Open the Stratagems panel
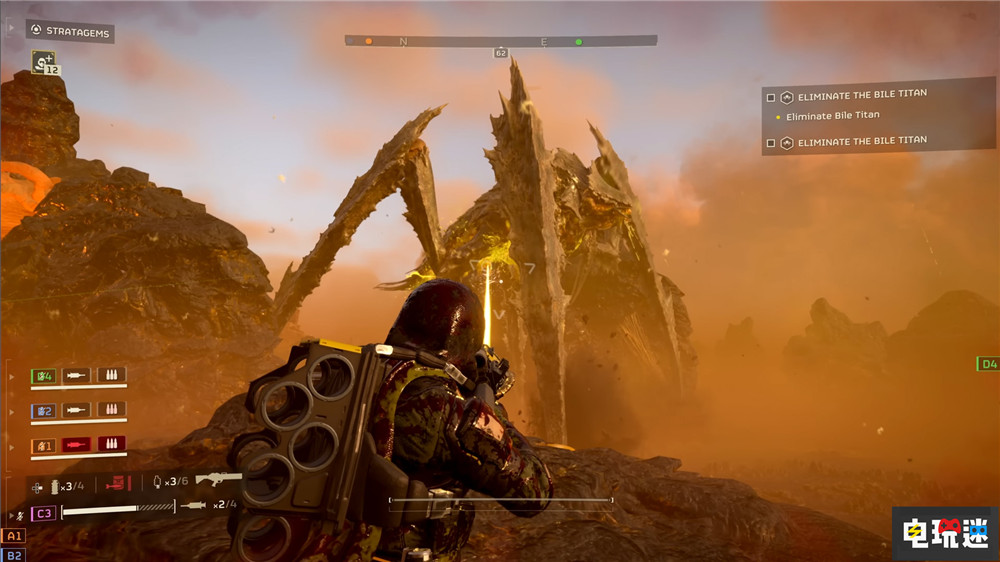Image resolution: width=1000 pixels, height=562 pixels. (x=70, y=32)
